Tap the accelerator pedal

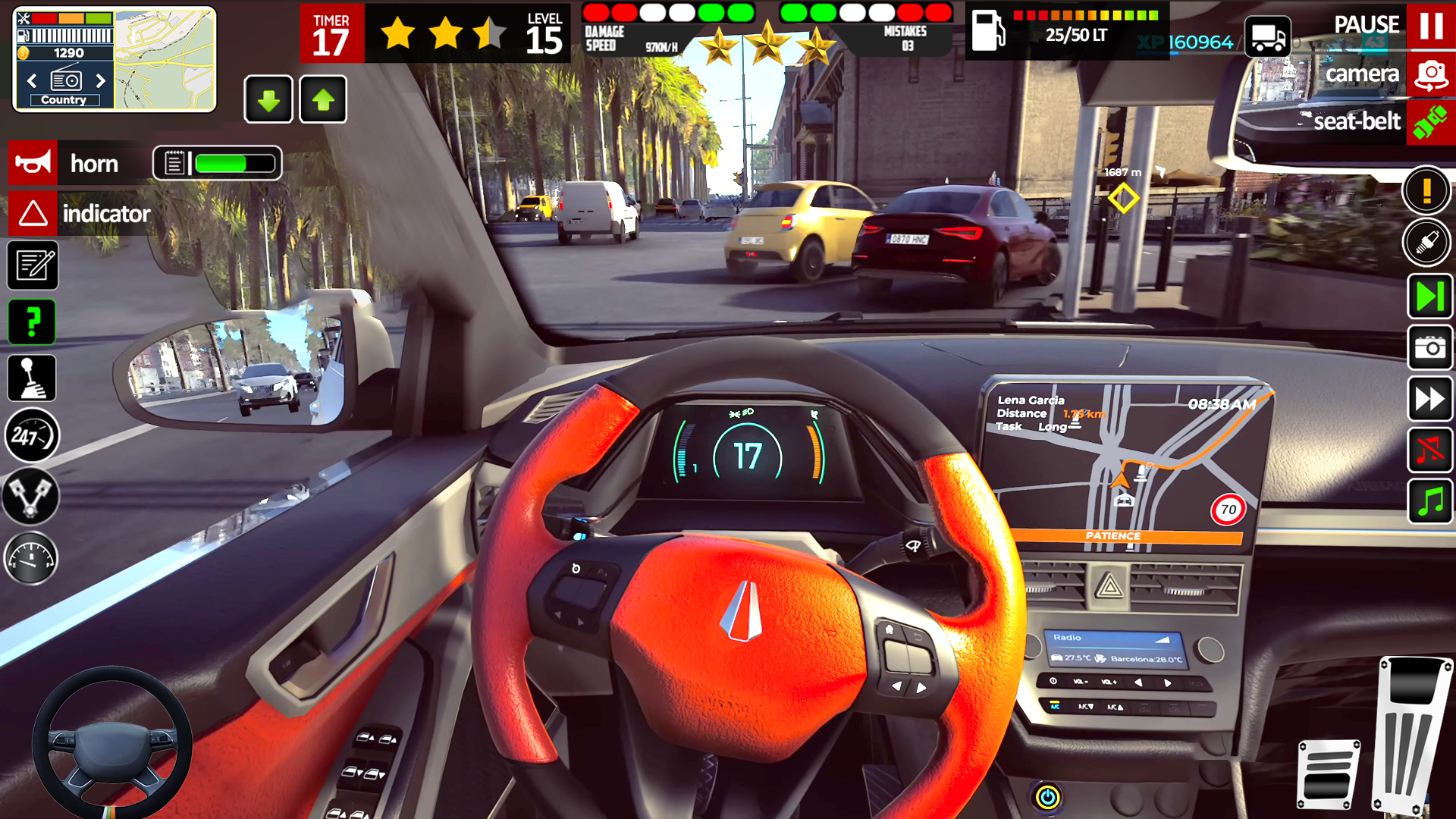1412,736
